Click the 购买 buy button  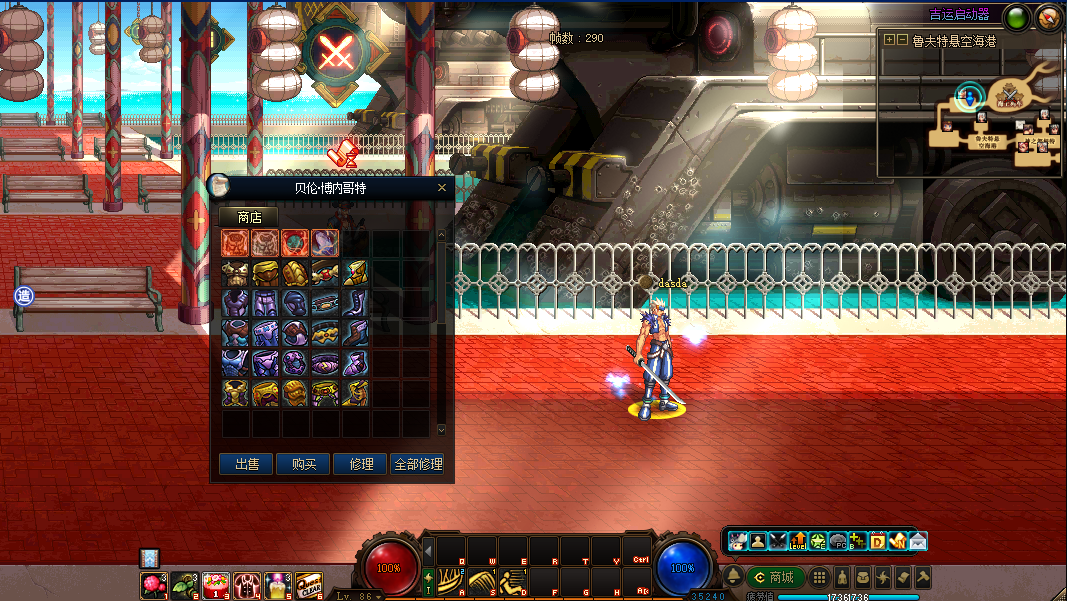pyautogui.click(x=303, y=464)
